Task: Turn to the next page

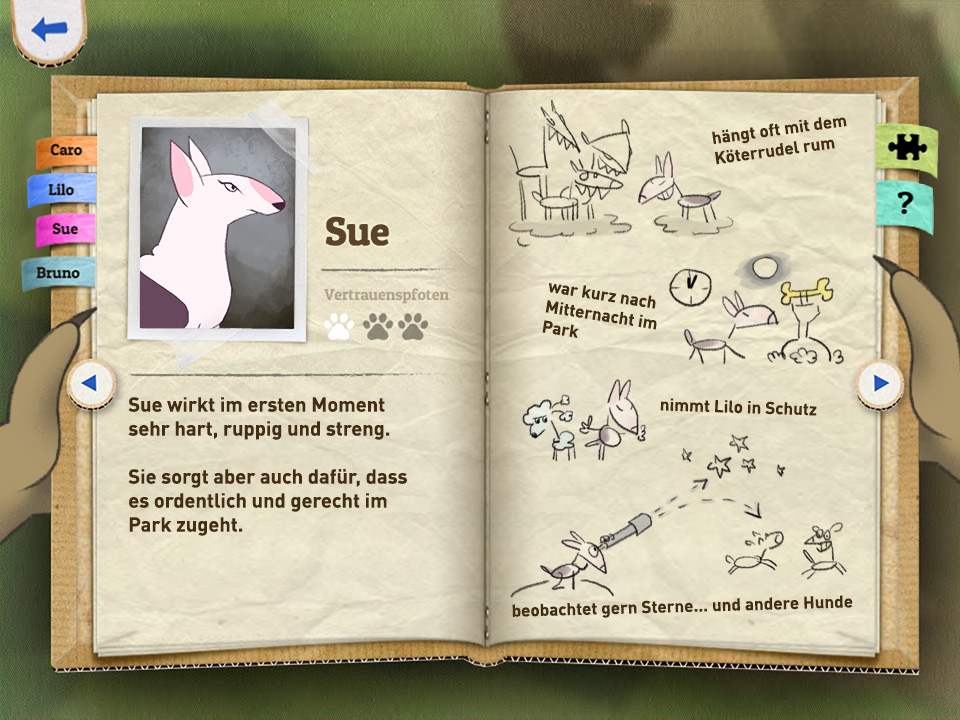Action: click(x=880, y=382)
